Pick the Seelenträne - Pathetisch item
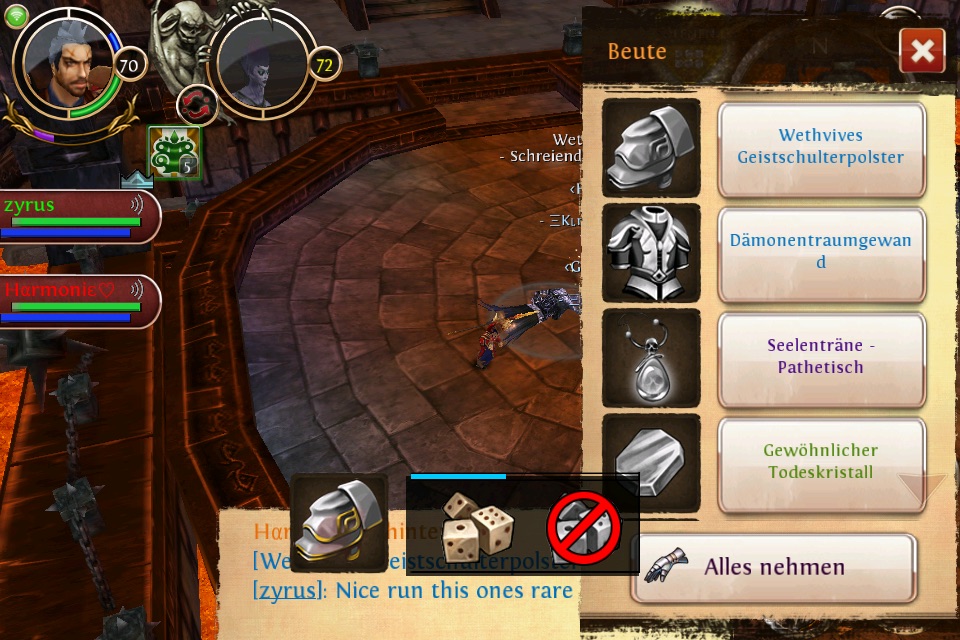 point(821,357)
